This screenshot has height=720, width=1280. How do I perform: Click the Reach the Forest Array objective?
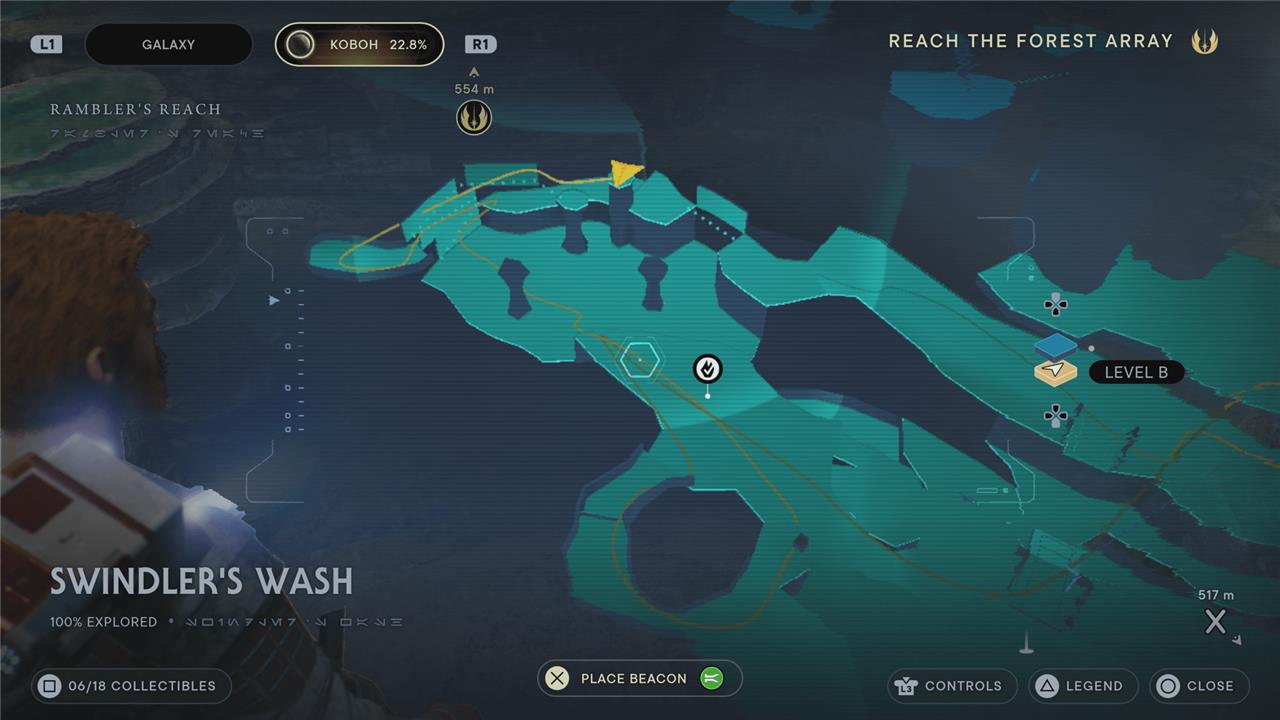point(1031,41)
